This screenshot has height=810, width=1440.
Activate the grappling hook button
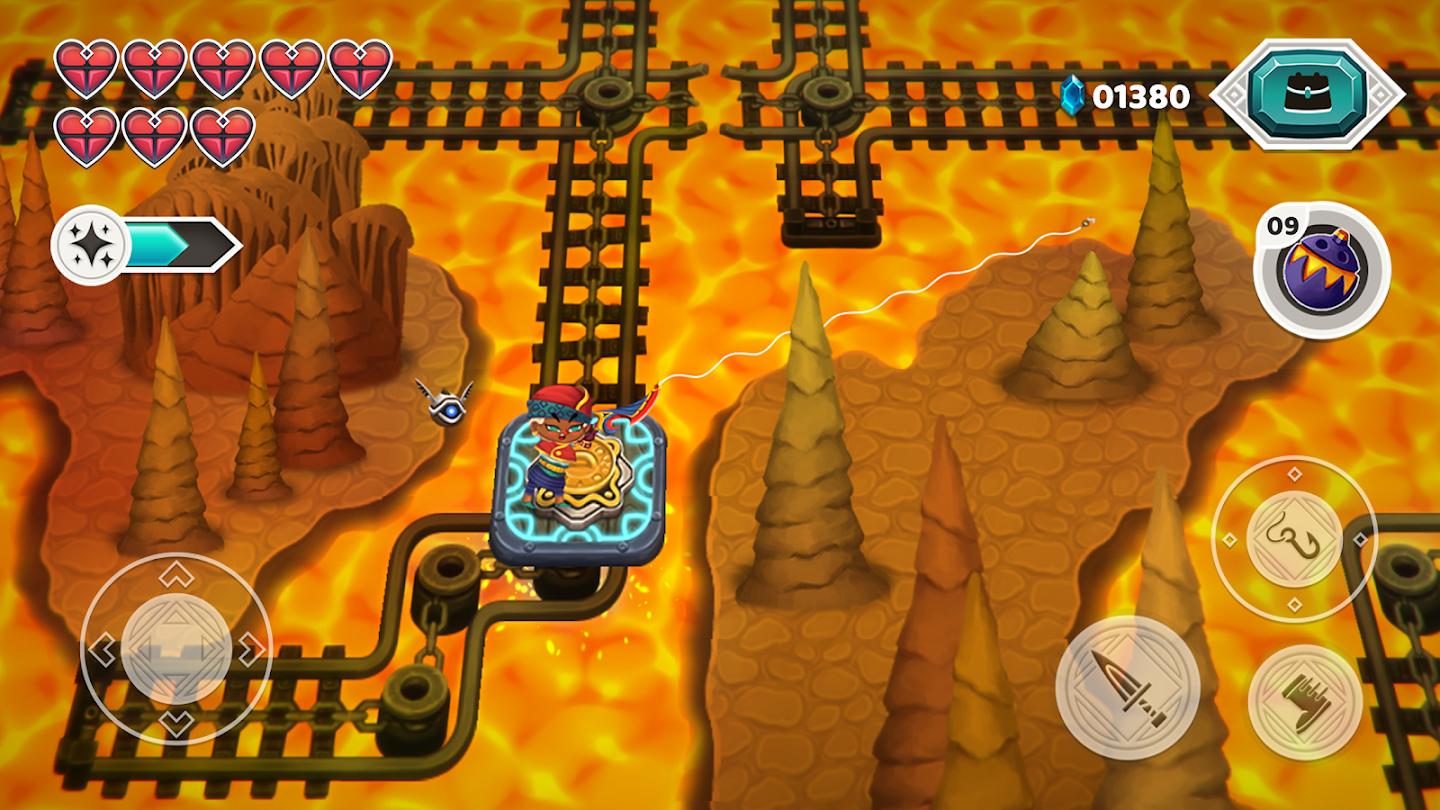(x=1294, y=539)
